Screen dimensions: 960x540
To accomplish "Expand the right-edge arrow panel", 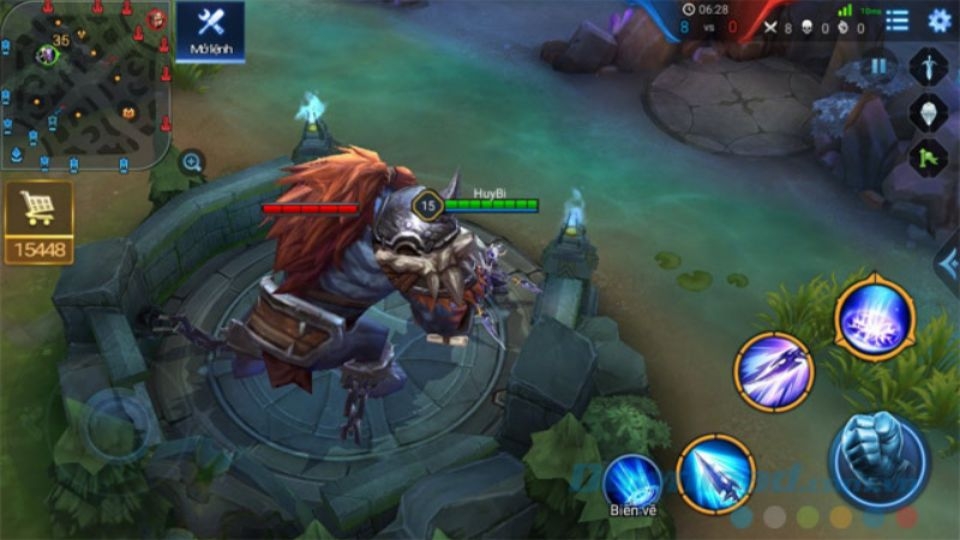I will [x=947, y=263].
